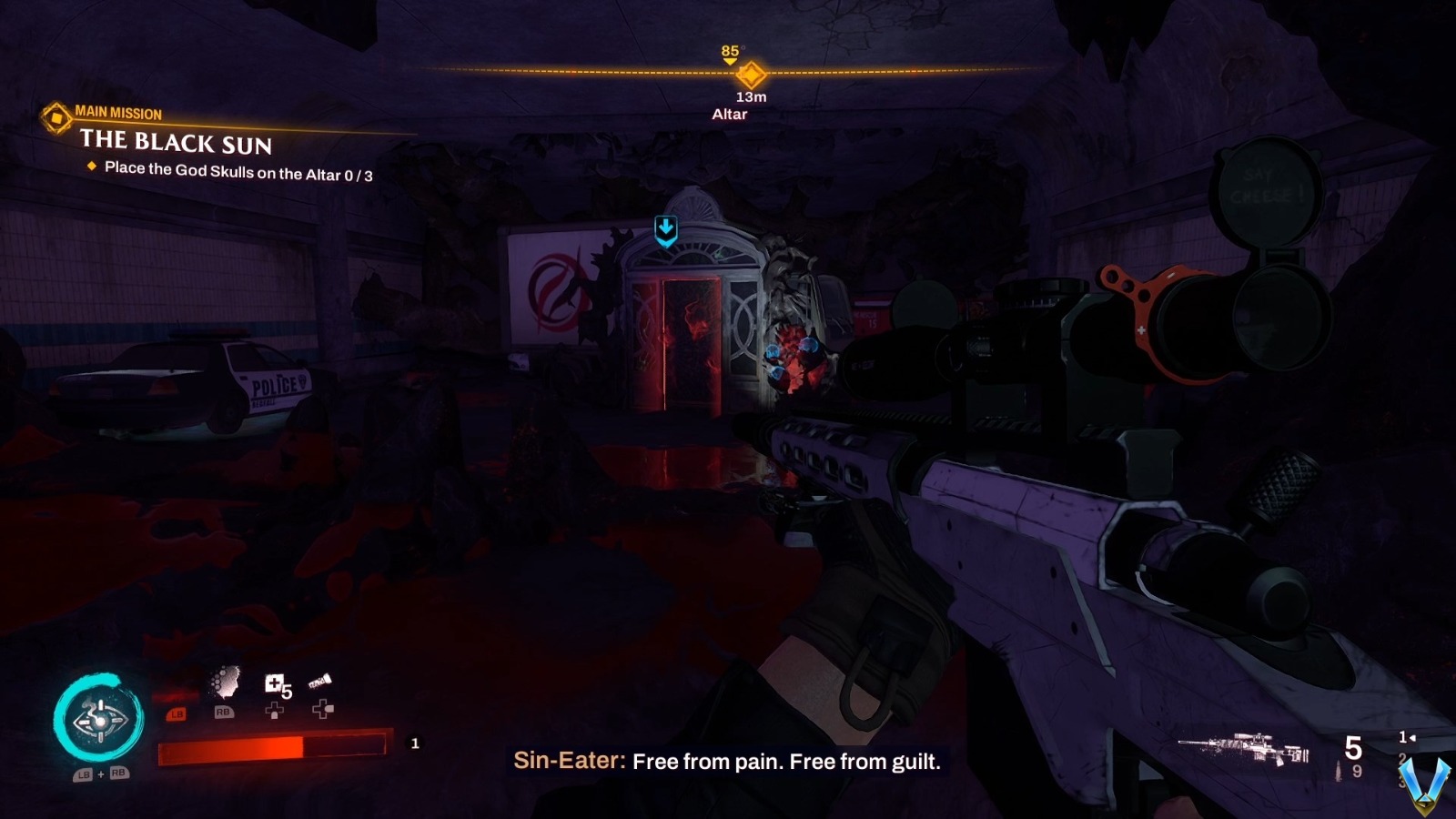Select the equipped sniper rifle icon
The width and height of the screenshot is (1456, 819).
pos(1243,749)
